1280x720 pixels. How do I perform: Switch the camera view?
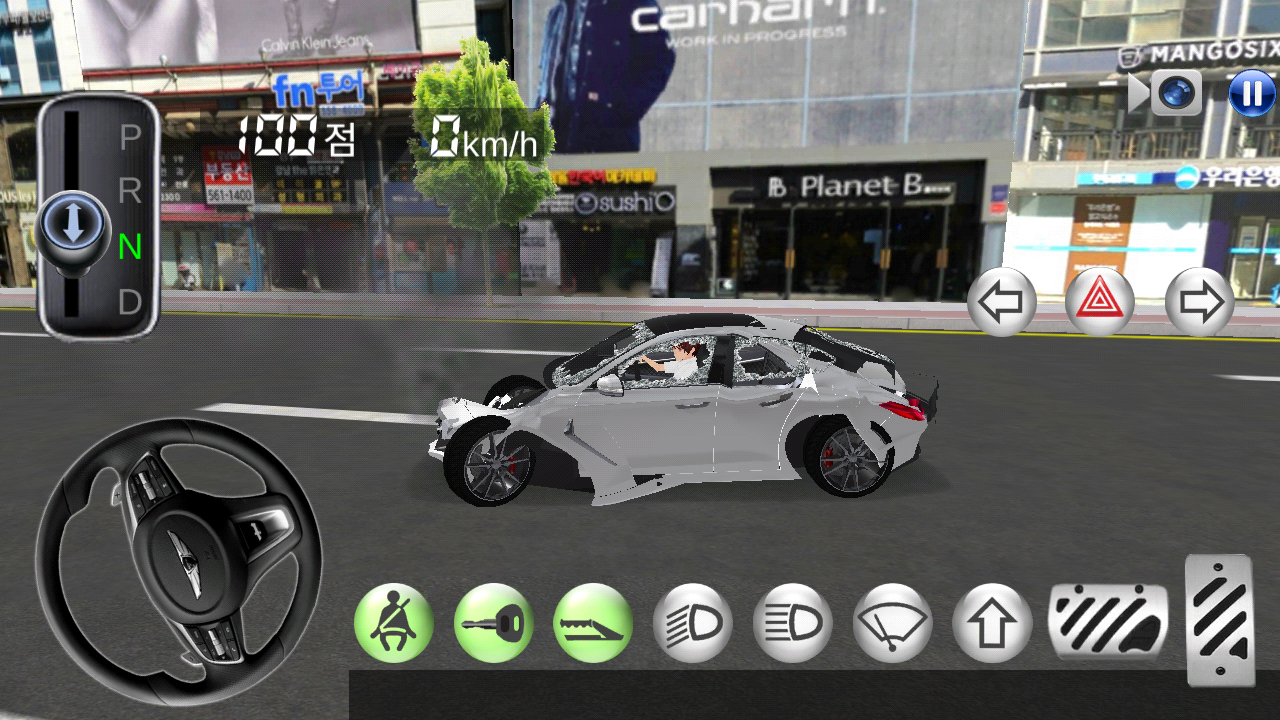coord(1177,93)
